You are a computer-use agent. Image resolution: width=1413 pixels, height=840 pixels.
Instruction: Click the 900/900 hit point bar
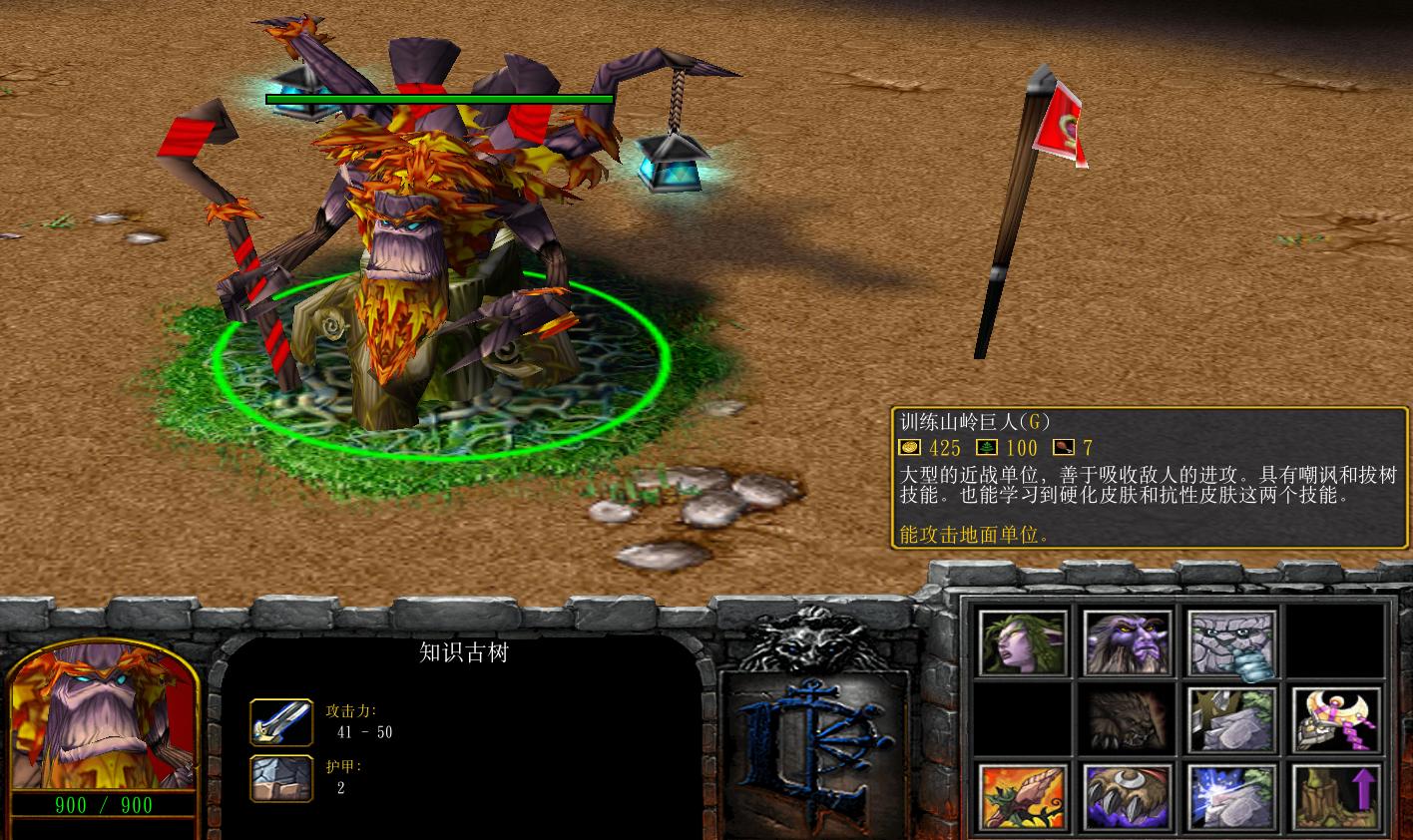[x=103, y=806]
